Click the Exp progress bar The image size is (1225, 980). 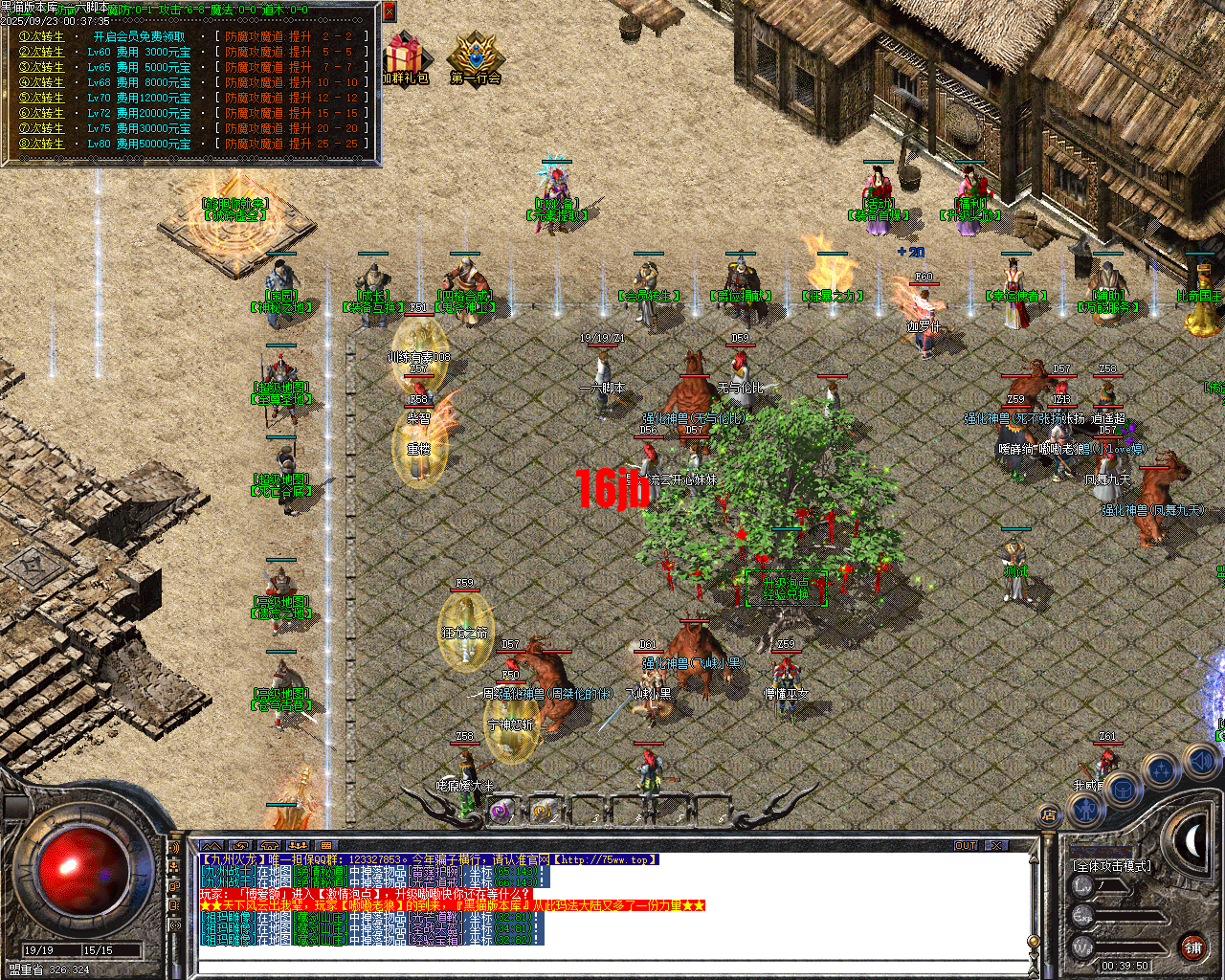pyautogui.click(x=1130, y=917)
